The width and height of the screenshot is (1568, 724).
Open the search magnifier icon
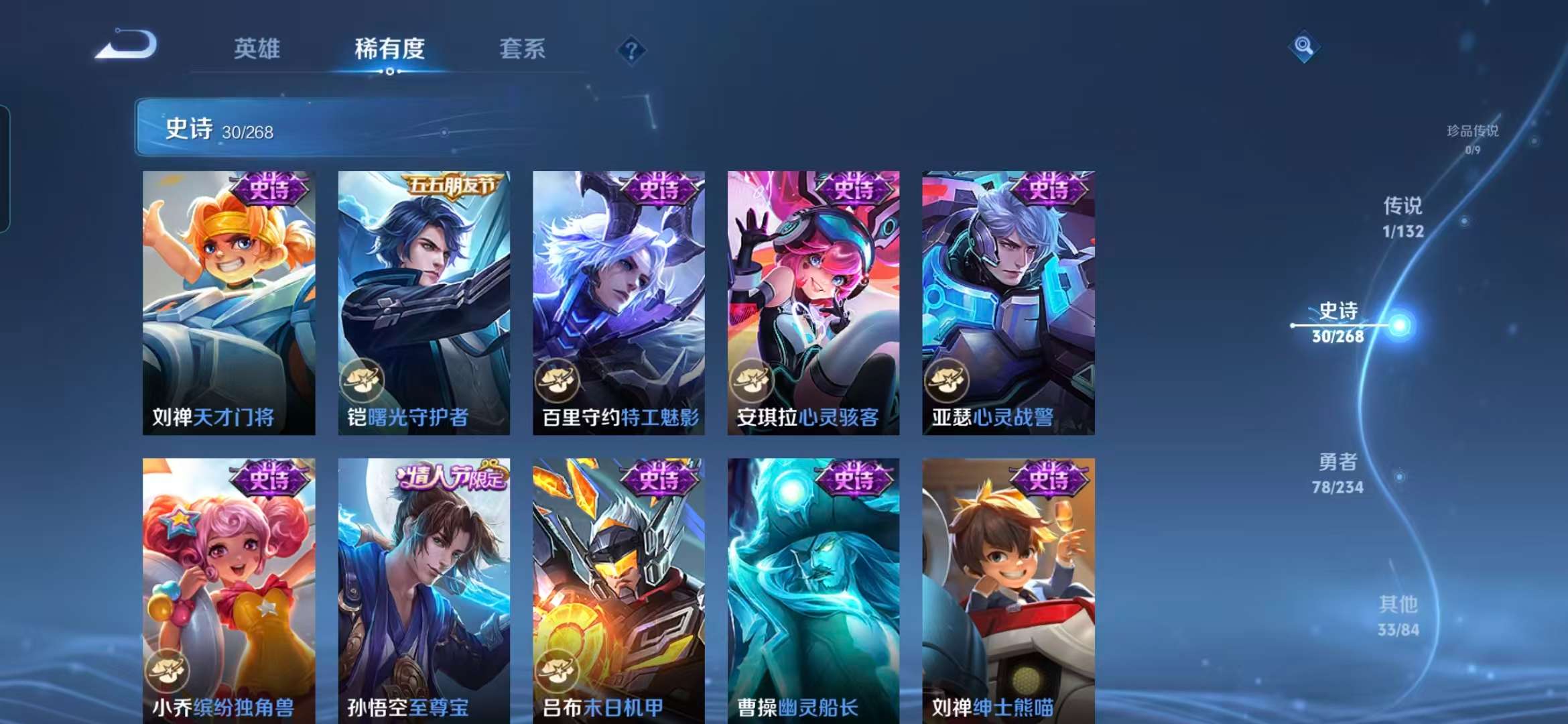coord(1303,47)
